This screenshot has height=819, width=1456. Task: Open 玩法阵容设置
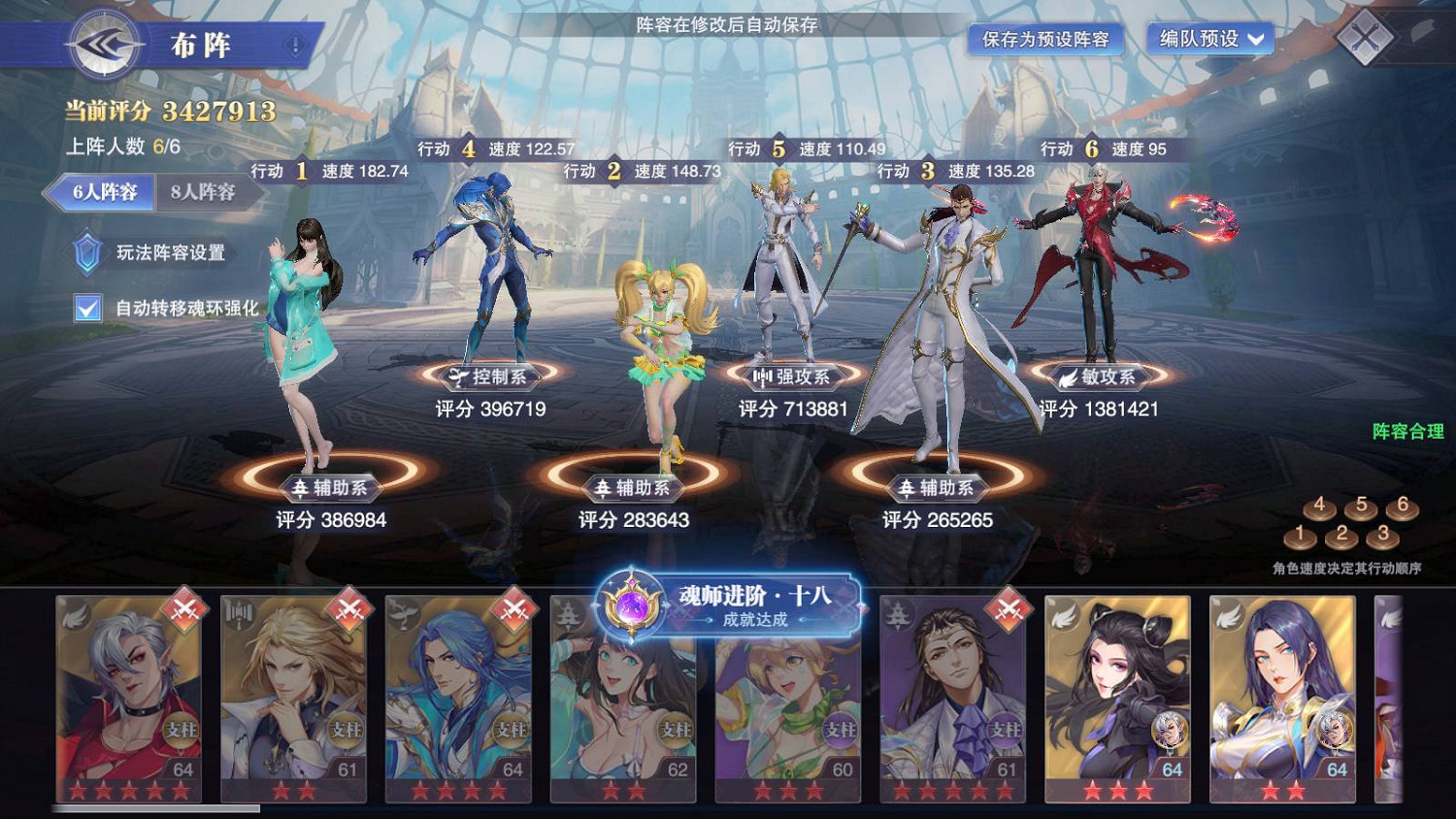click(167, 253)
